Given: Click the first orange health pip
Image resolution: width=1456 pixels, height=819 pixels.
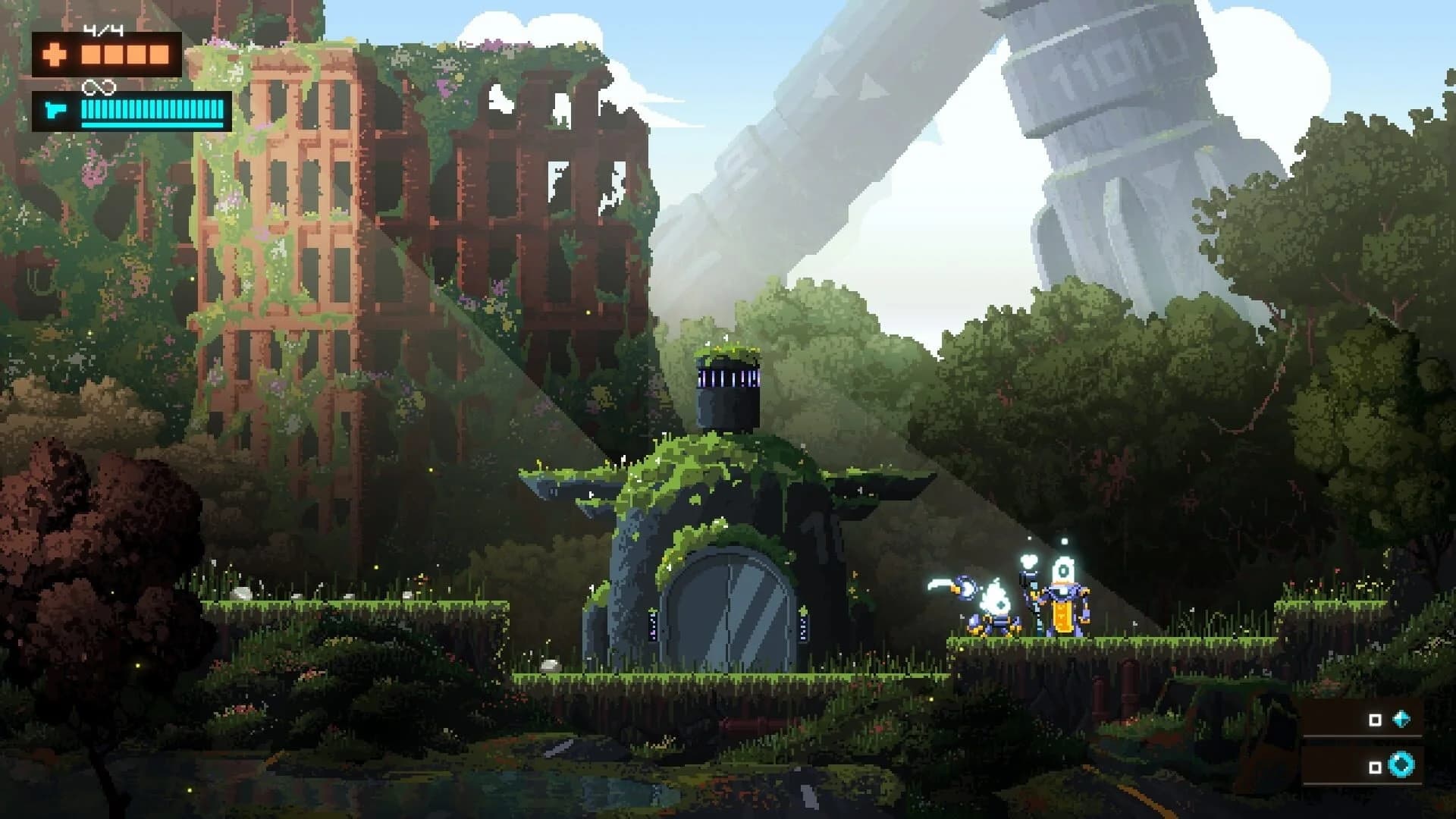Looking at the screenshot, I should click(x=91, y=55).
